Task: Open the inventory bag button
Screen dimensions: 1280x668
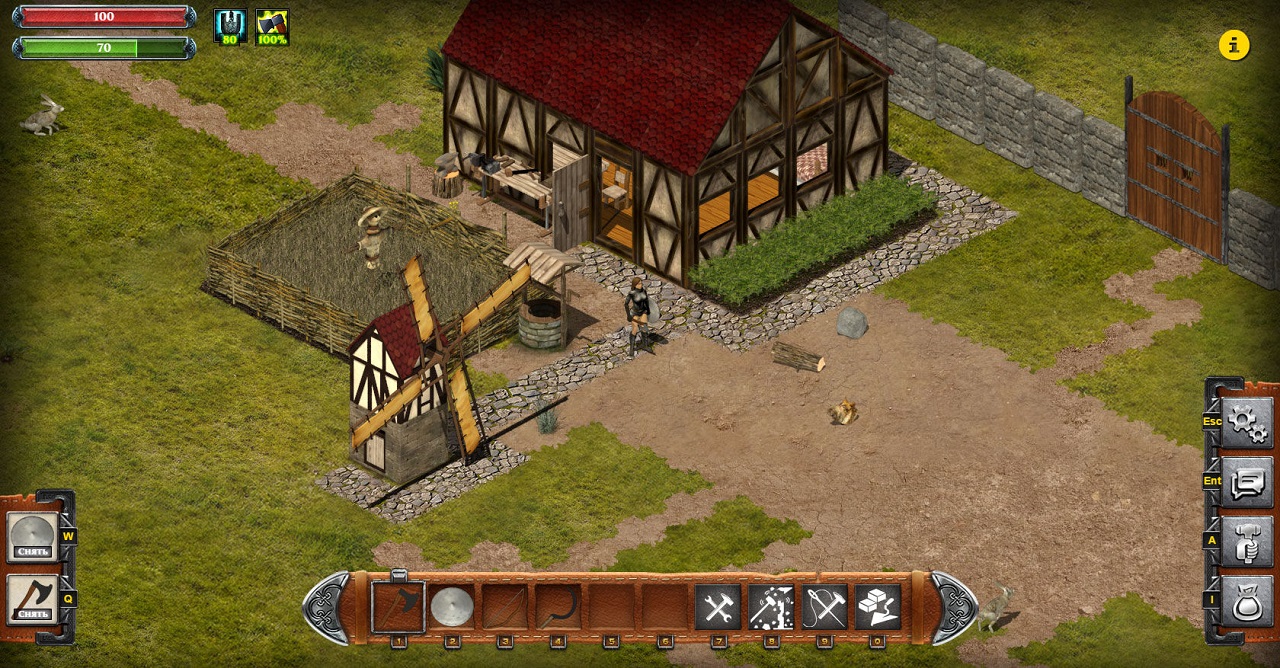Action: pyautogui.click(x=1247, y=601)
